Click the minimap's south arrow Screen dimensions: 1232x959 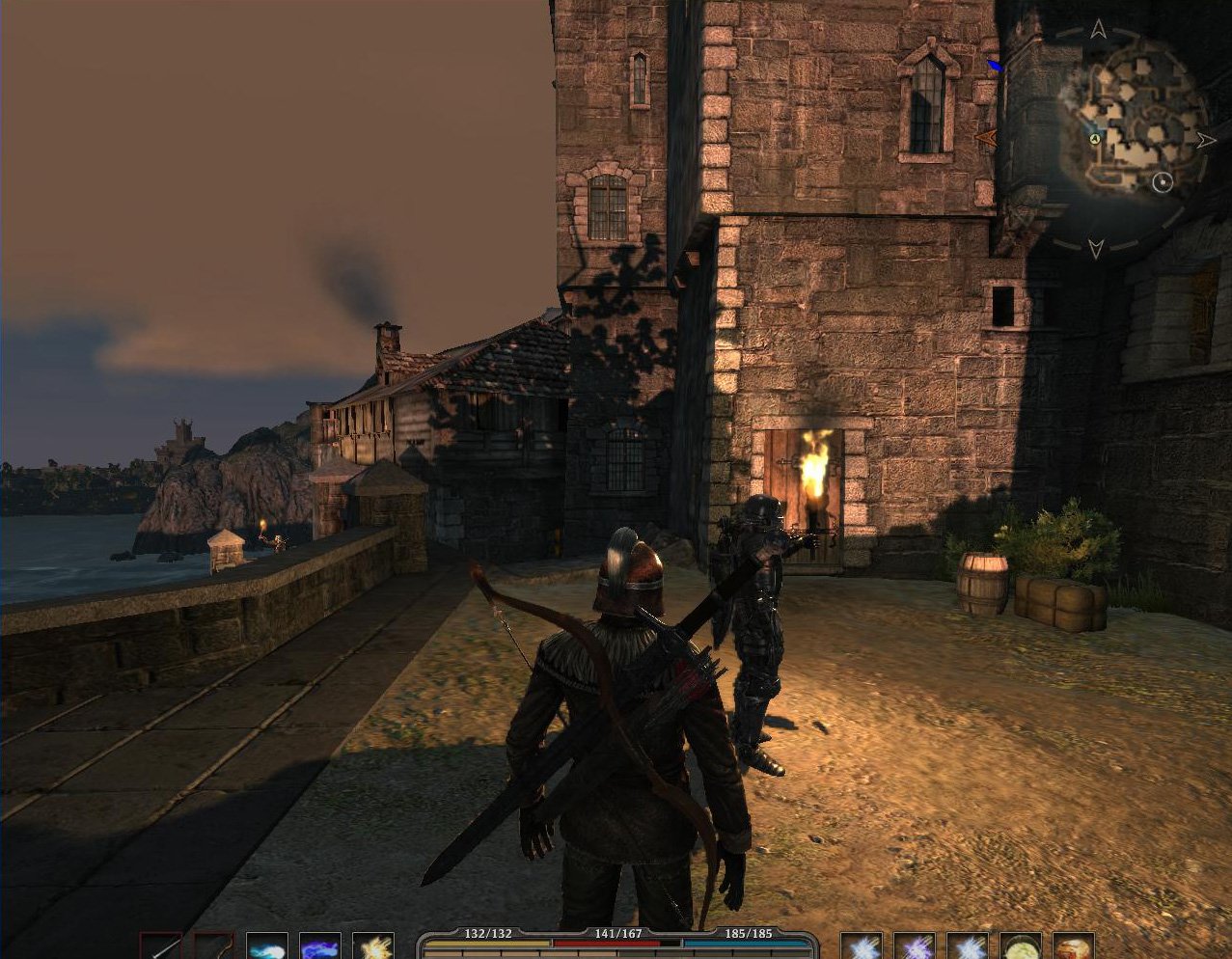point(1095,248)
